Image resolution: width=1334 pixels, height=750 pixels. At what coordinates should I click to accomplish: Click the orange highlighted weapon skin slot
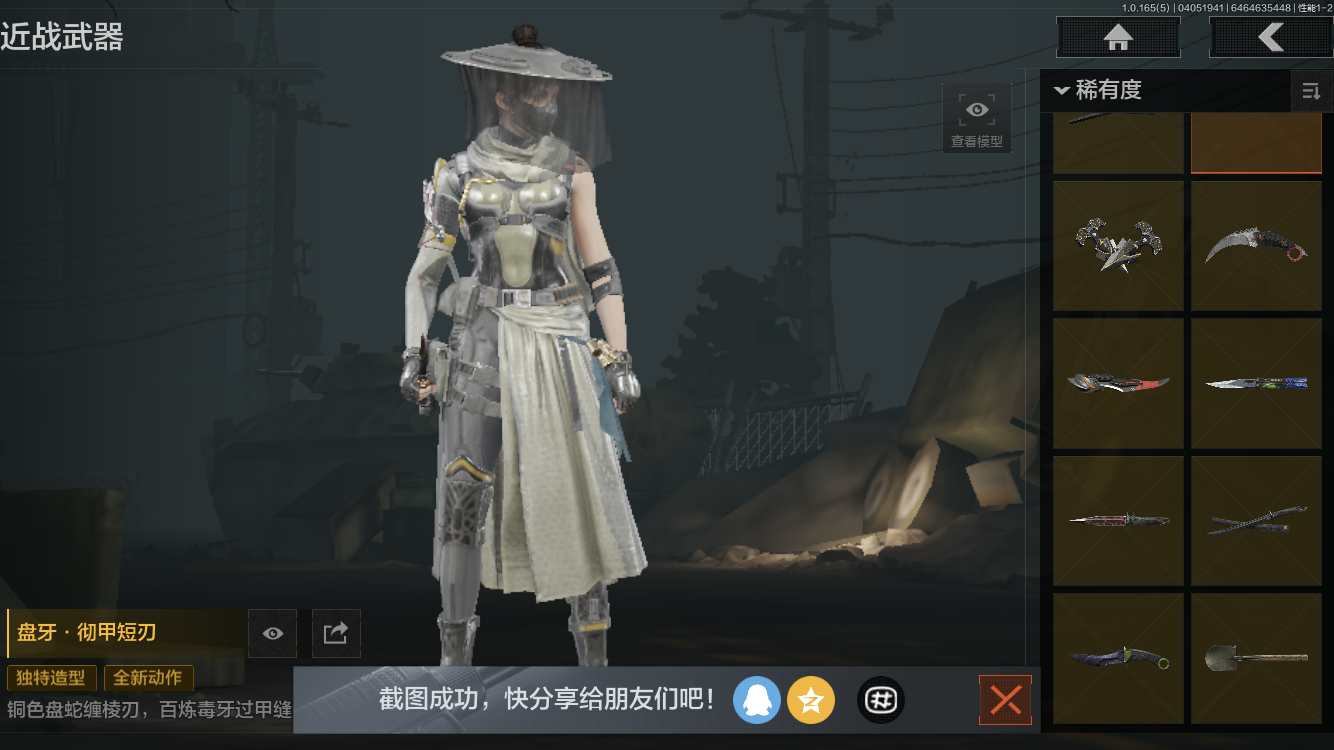click(x=1256, y=145)
